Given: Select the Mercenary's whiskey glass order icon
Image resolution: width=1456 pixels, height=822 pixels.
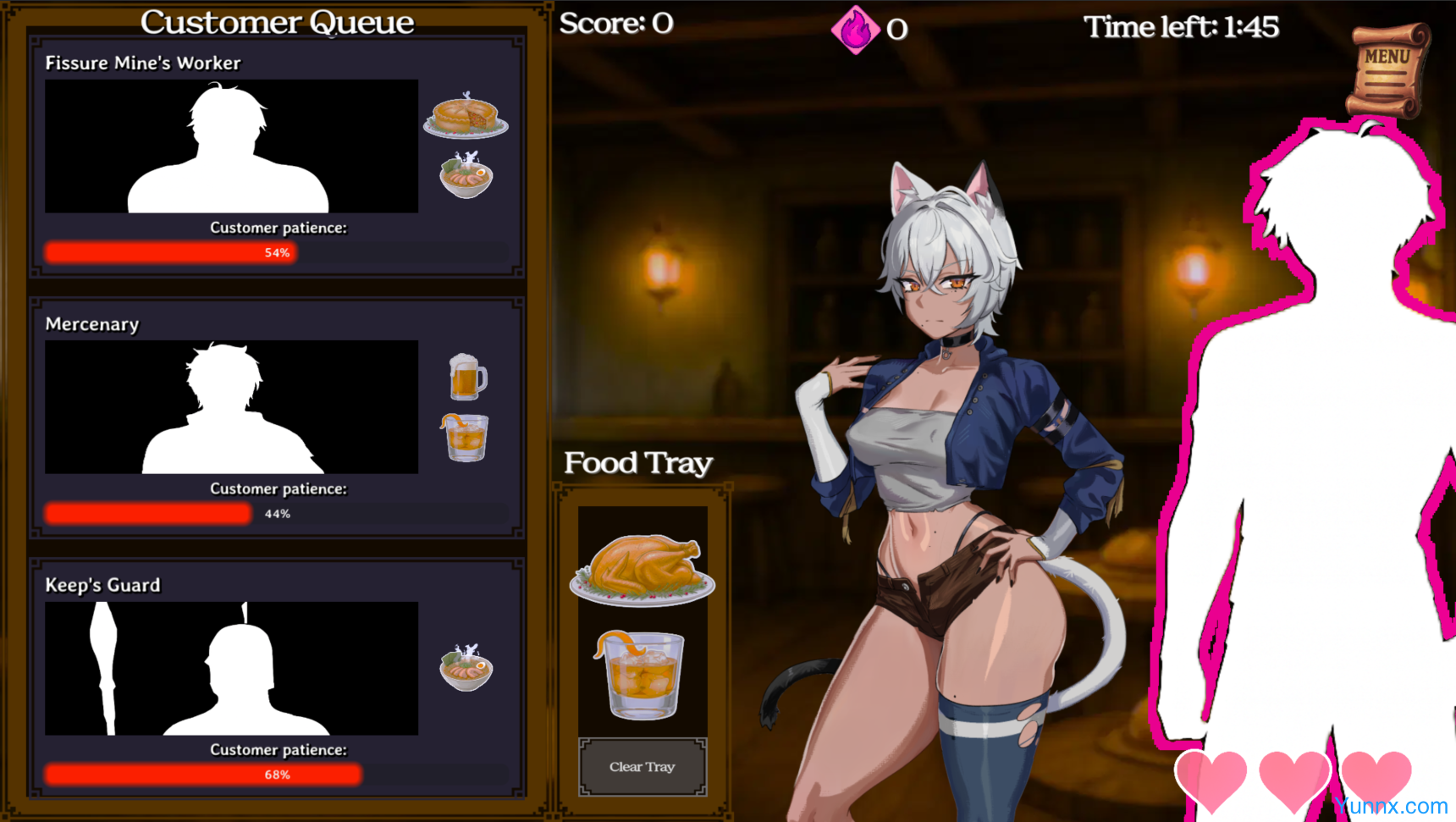Looking at the screenshot, I should click(x=465, y=437).
